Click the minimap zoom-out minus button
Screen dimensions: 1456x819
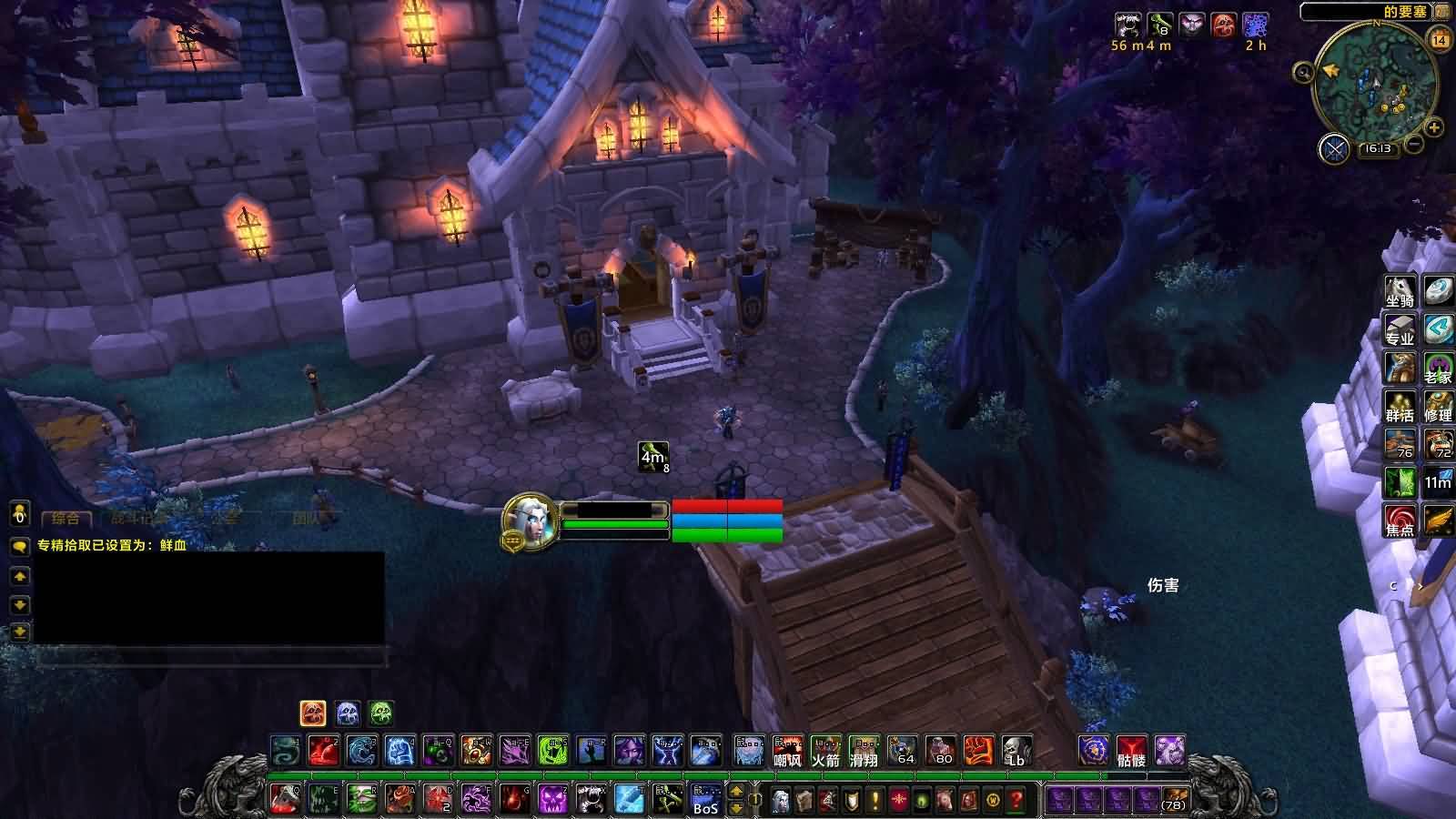pos(1413,144)
